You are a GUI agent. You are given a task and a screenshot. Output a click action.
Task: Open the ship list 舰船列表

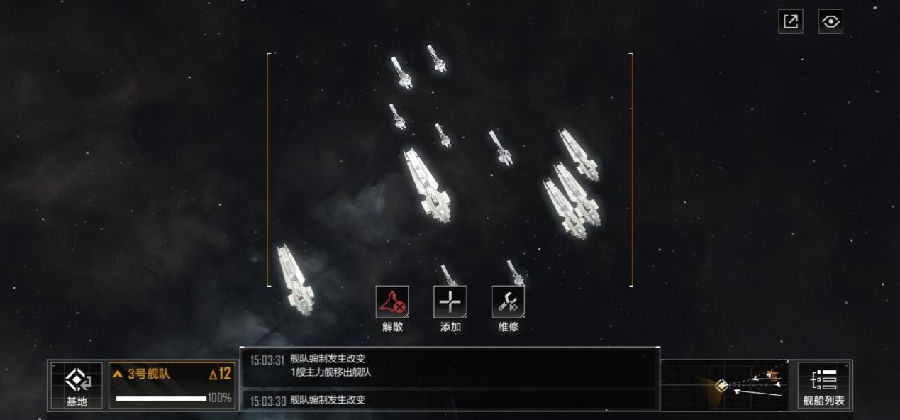(x=824, y=385)
